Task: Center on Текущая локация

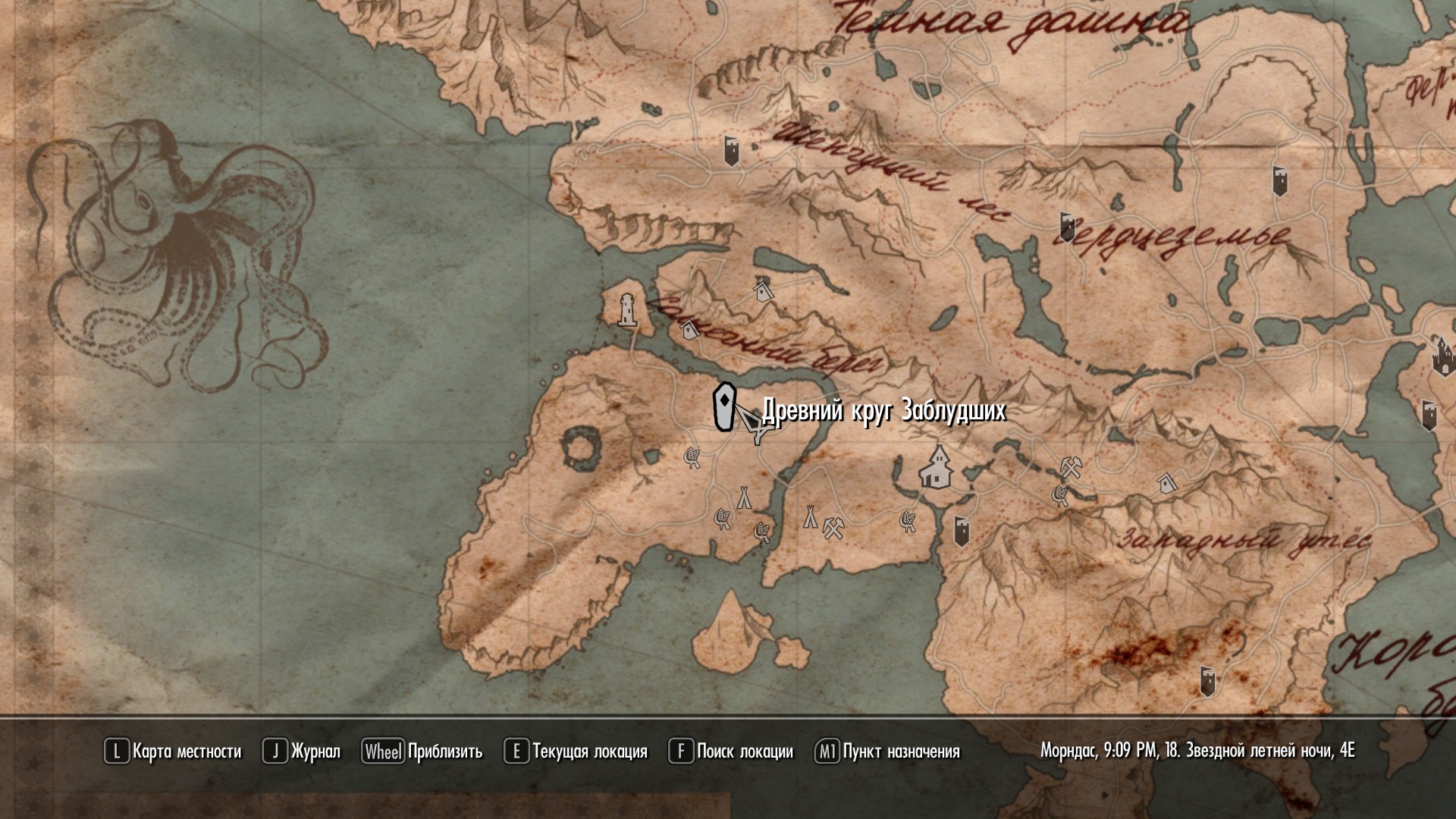Action: (576, 752)
